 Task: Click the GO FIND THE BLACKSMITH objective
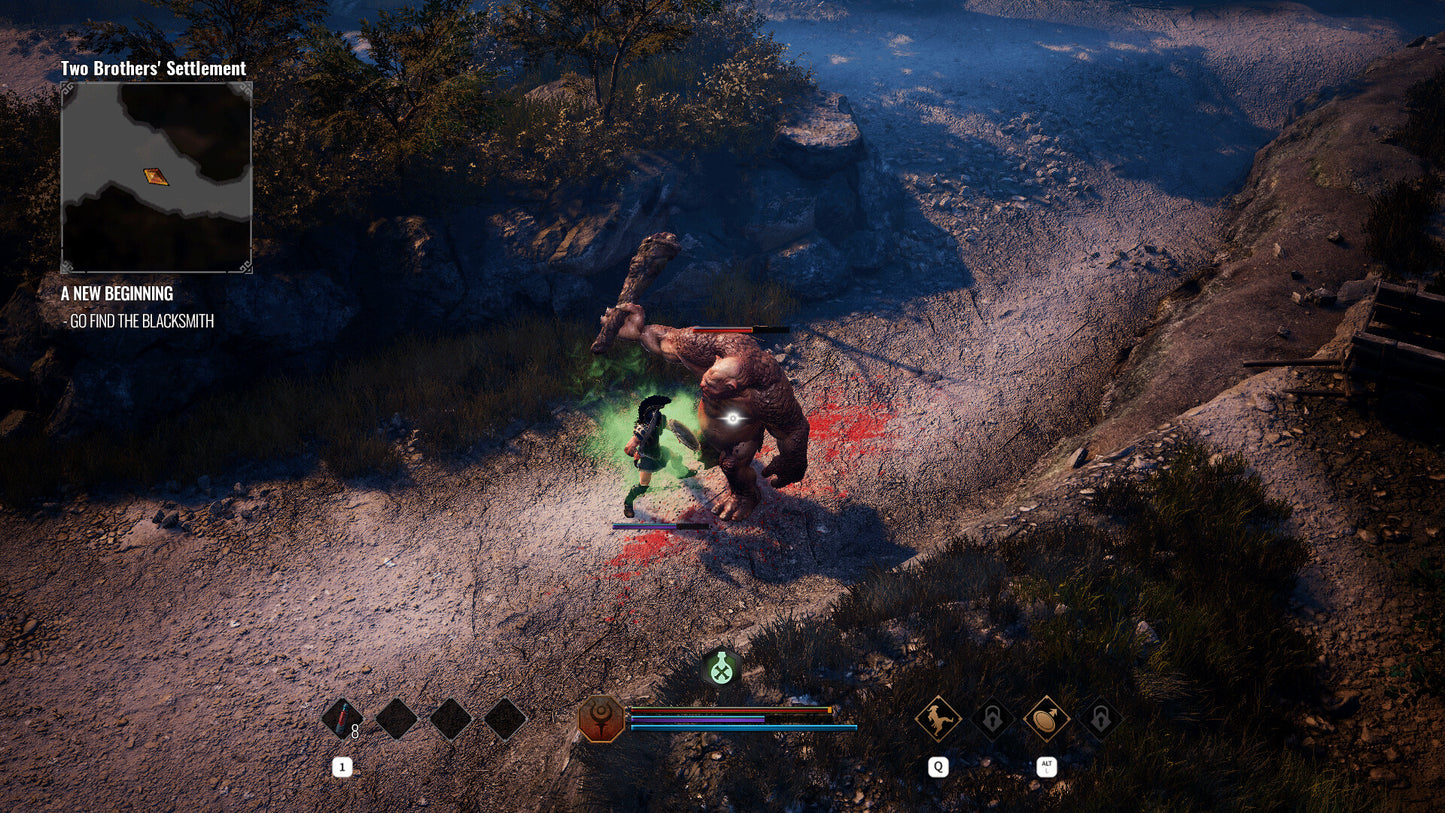click(140, 321)
